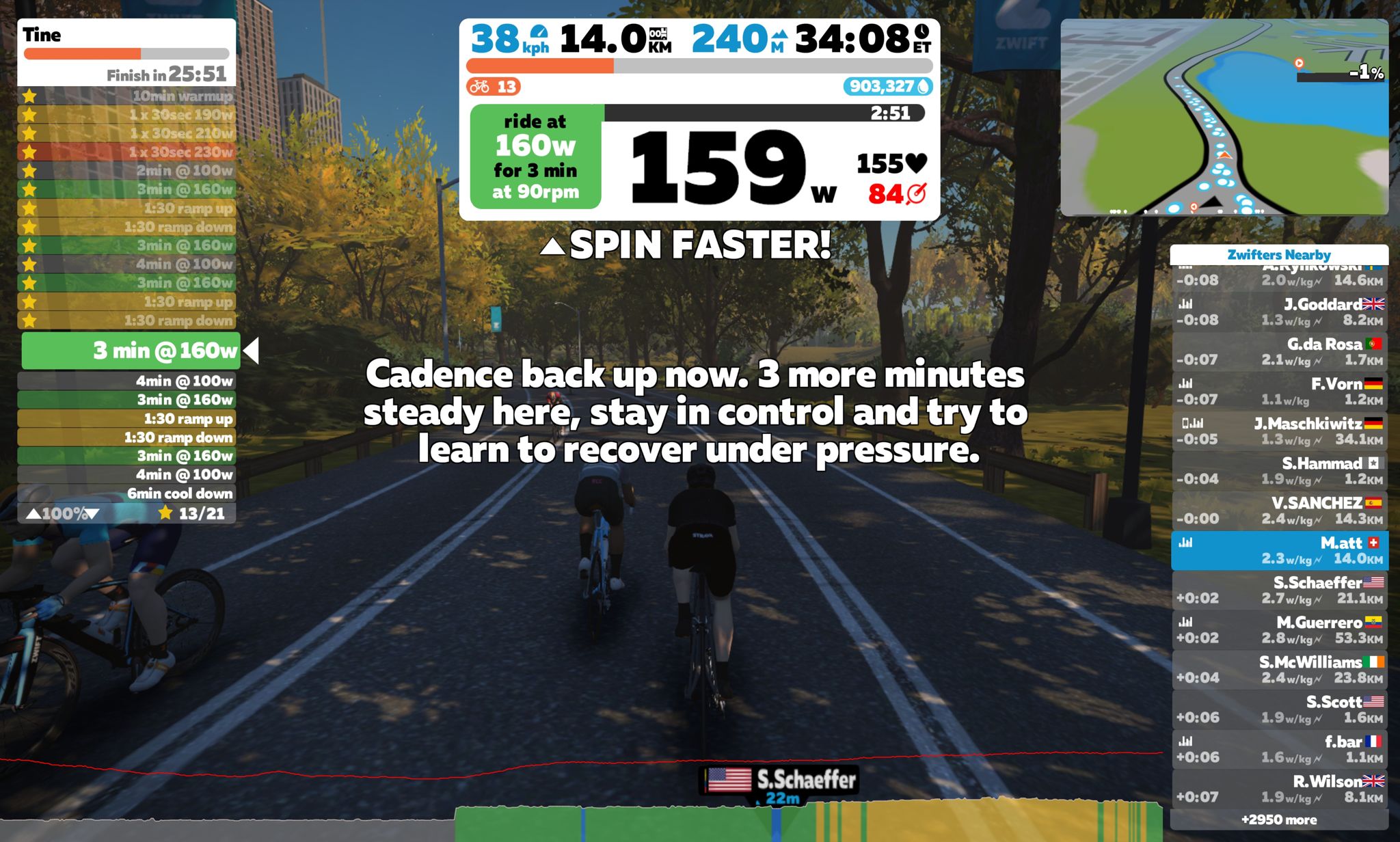Select S.McWilliams in the rider list

[x=1279, y=670]
